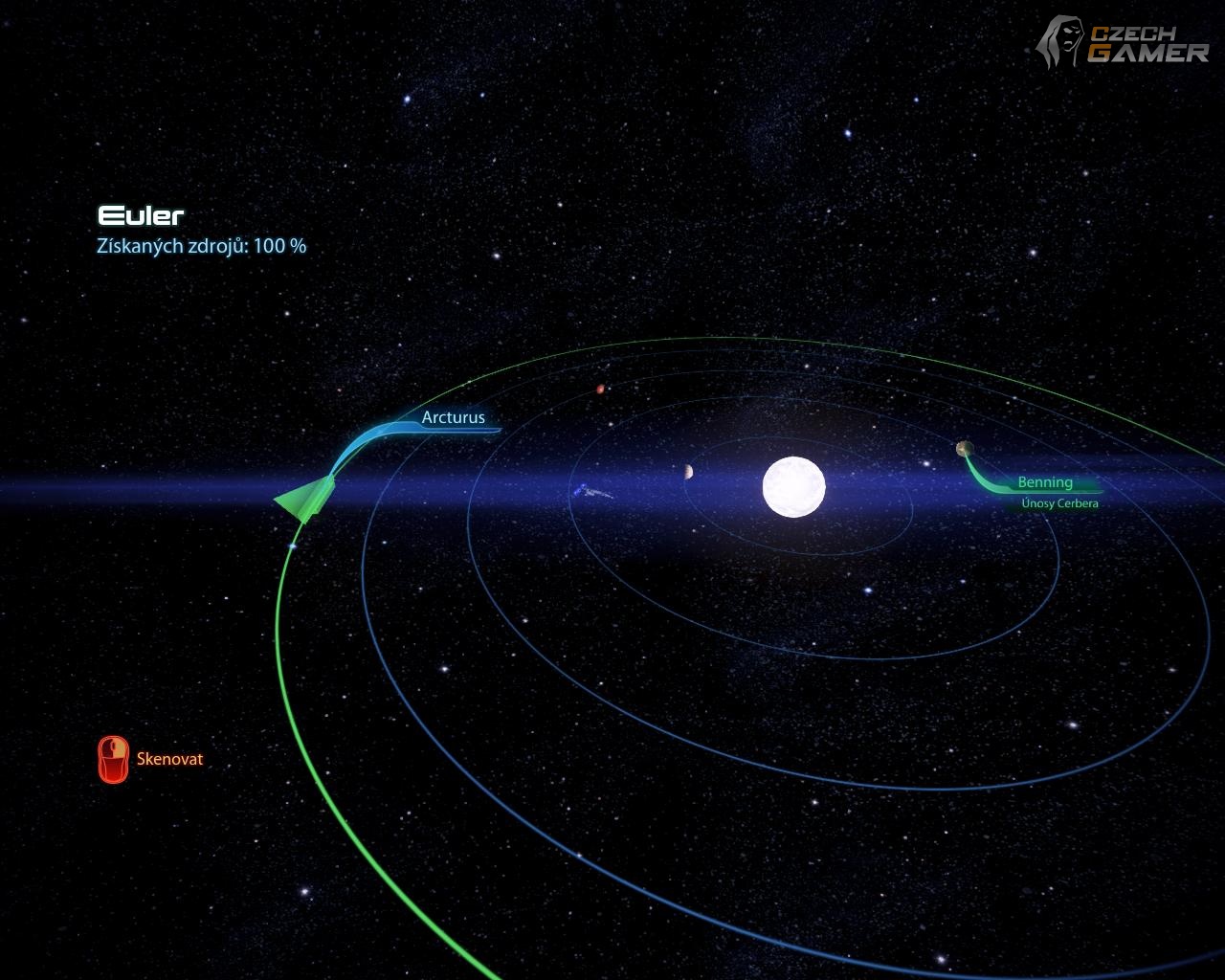Image resolution: width=1225 pixels, height=980 pixels.
Task: Select the Arcturus destination label
Action: pos(453,417)
